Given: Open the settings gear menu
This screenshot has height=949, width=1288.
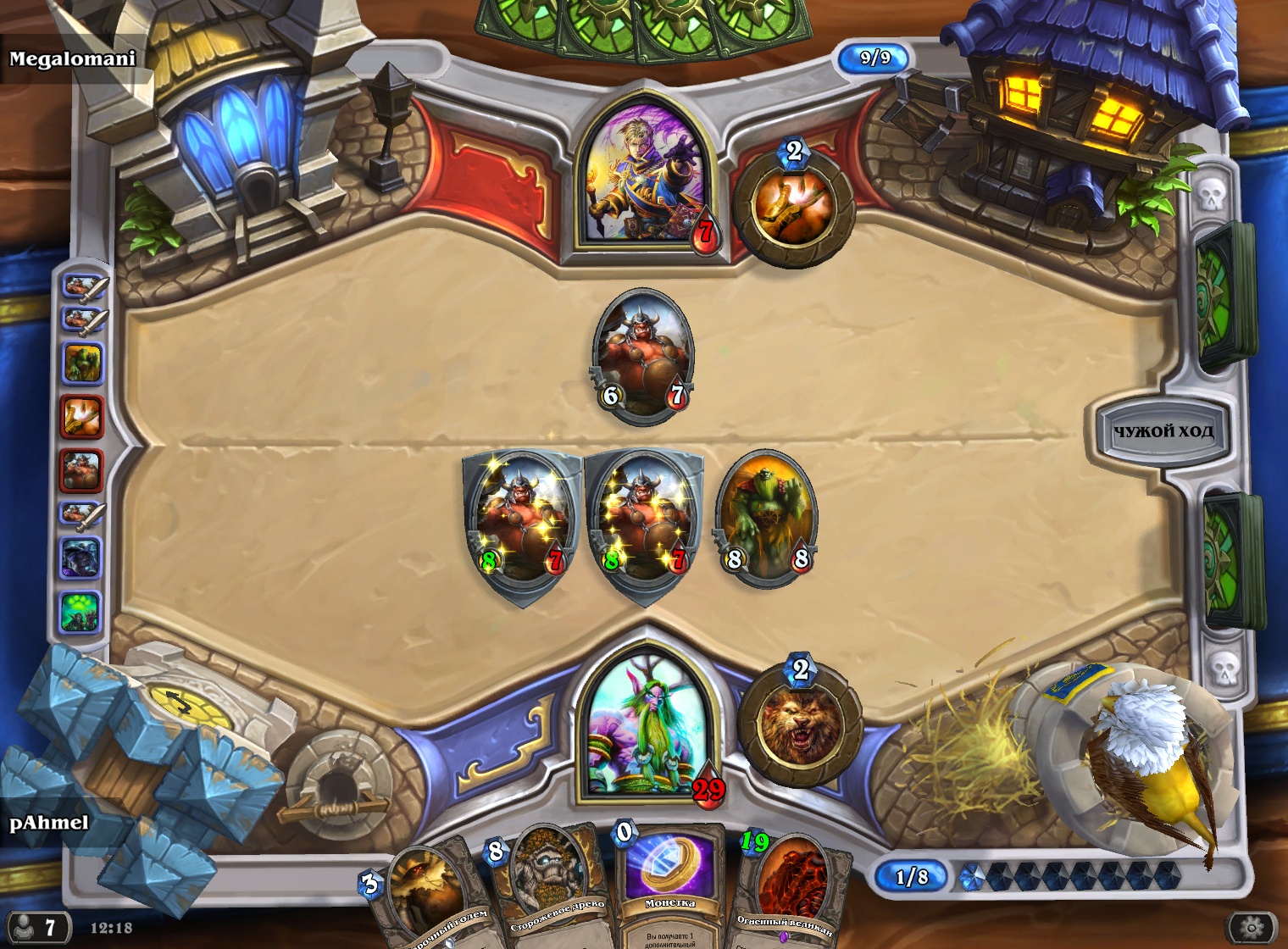Looking at the screenshot, I should click(x=1252, y=925).
